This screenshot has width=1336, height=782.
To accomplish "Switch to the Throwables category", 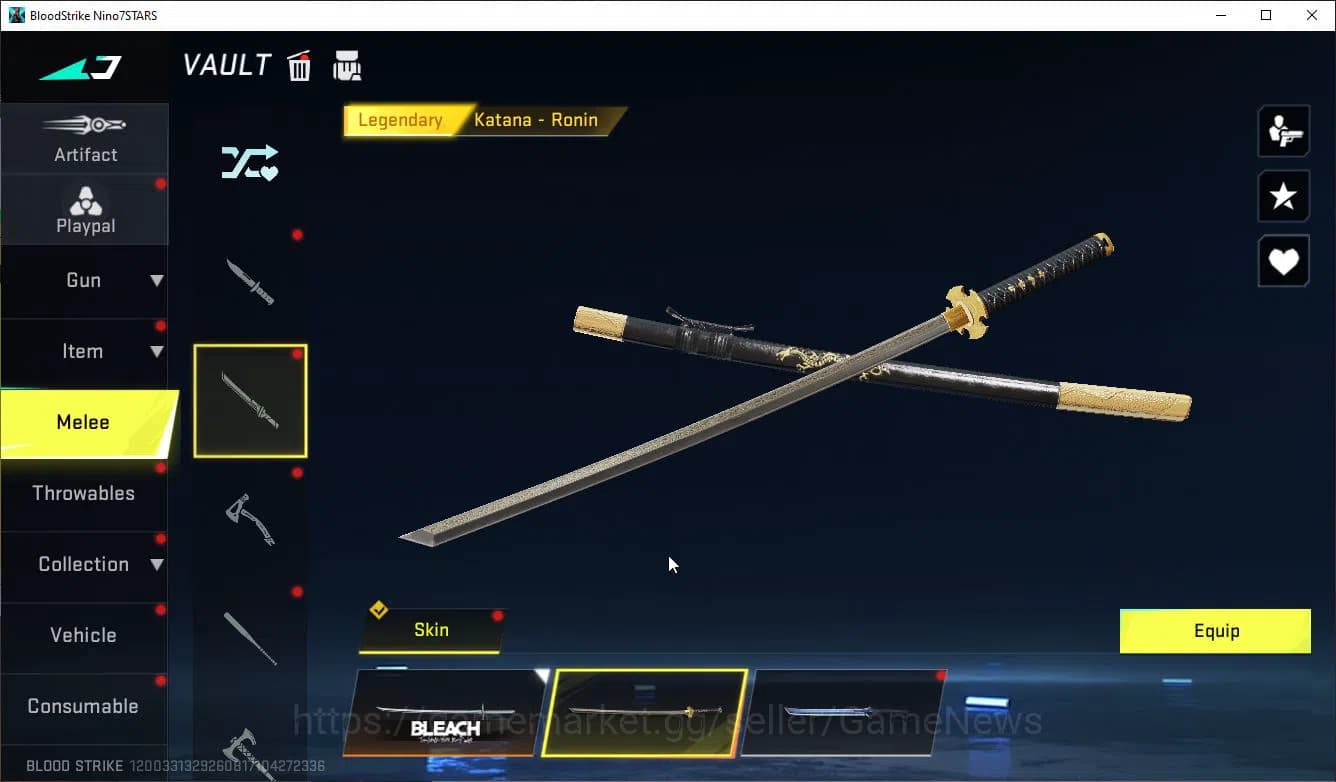I will pyautogui.click(x=85, y=493).
